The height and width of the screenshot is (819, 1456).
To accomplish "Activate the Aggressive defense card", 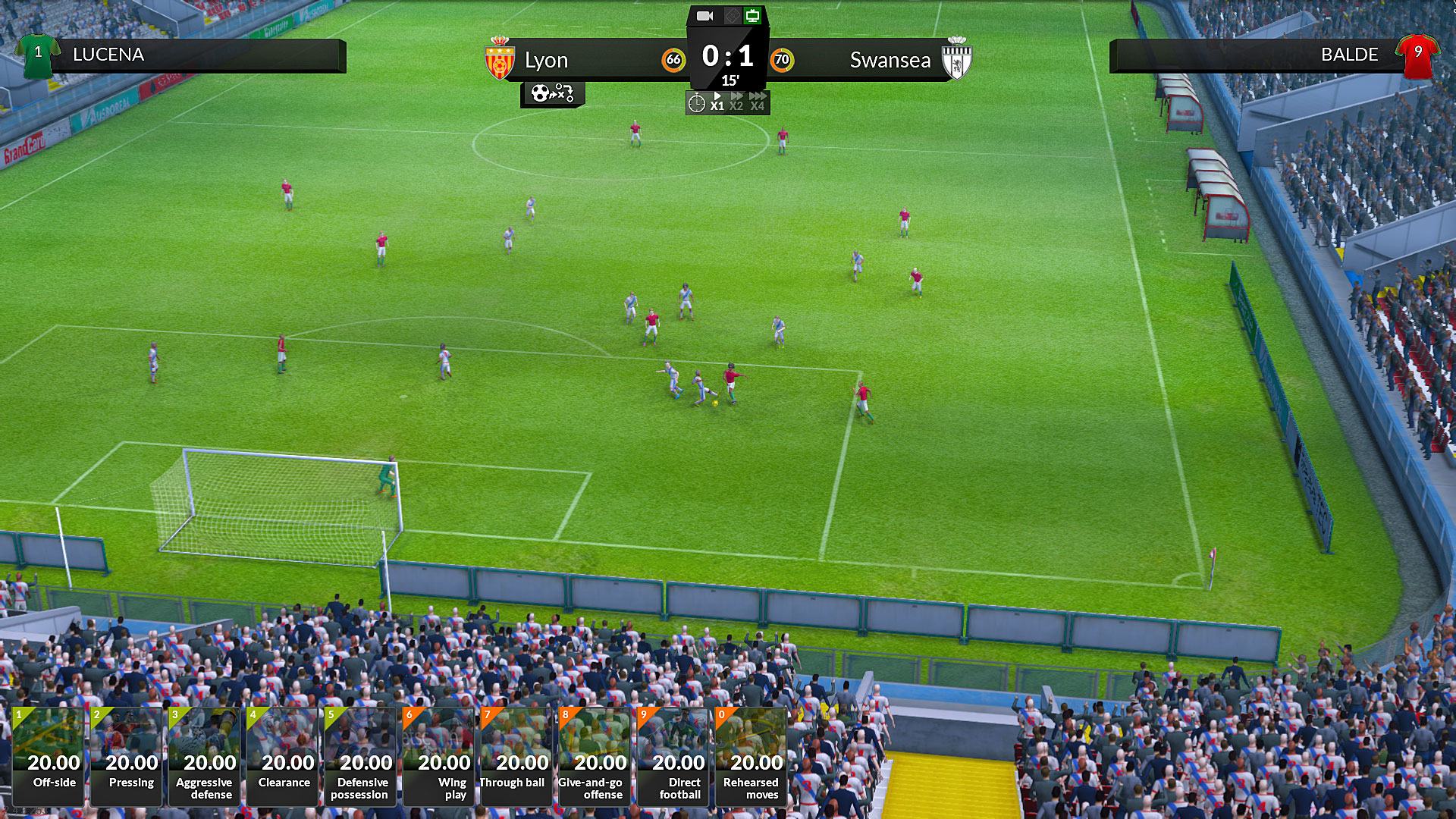I will [204, 756].
